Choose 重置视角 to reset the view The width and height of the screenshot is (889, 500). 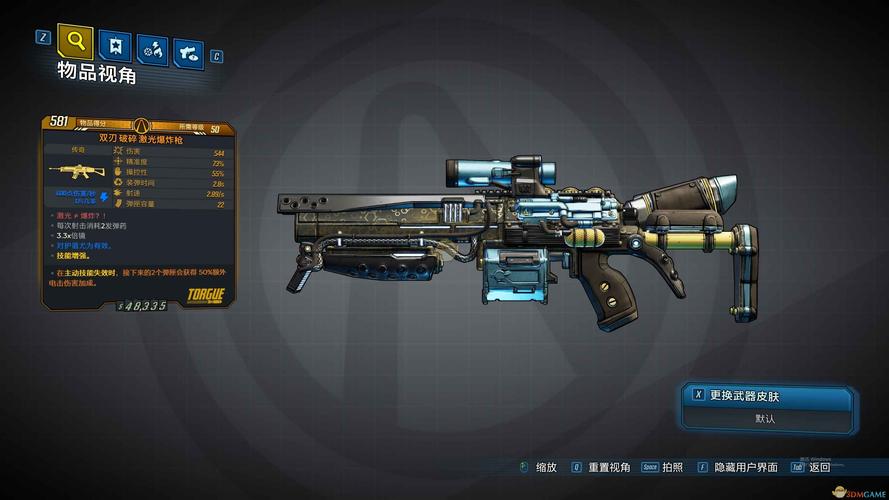(x=608, y=467)
